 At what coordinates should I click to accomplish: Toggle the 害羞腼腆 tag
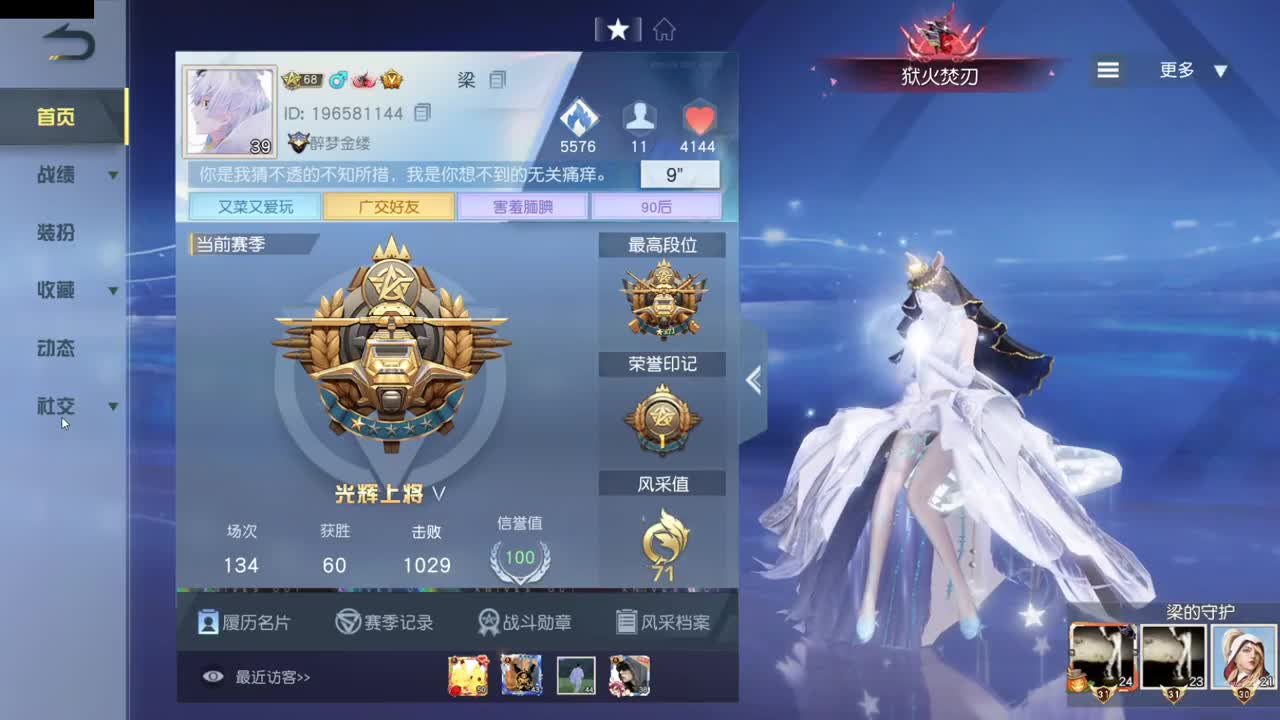tap(522, 206)
